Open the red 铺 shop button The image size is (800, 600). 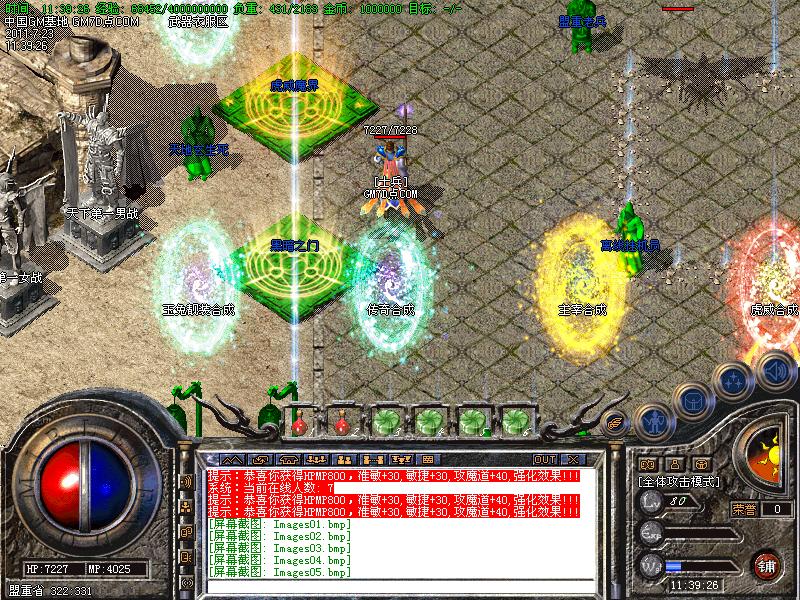(767, 563)
